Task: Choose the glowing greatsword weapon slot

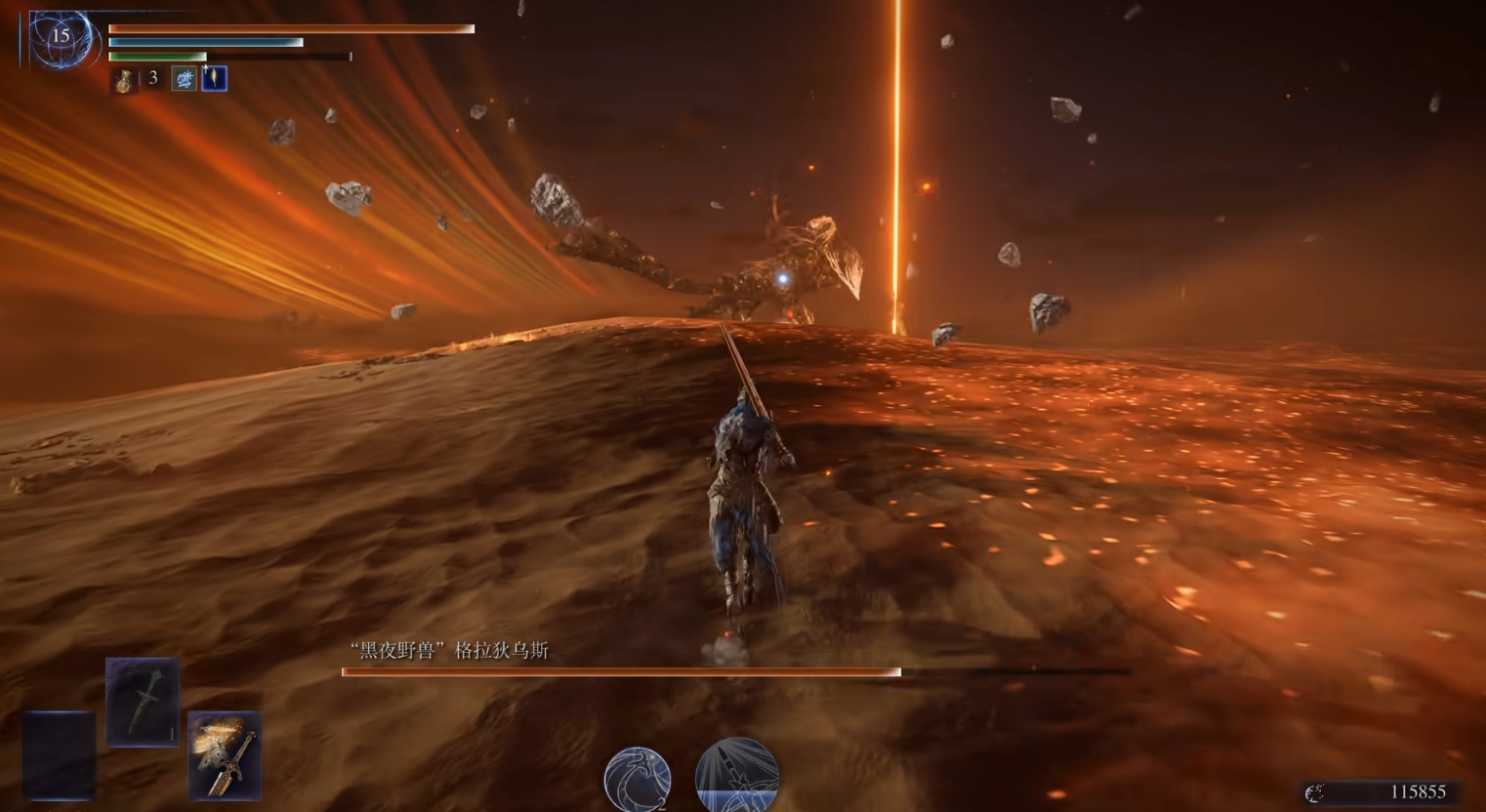Action: pos(224,754)
